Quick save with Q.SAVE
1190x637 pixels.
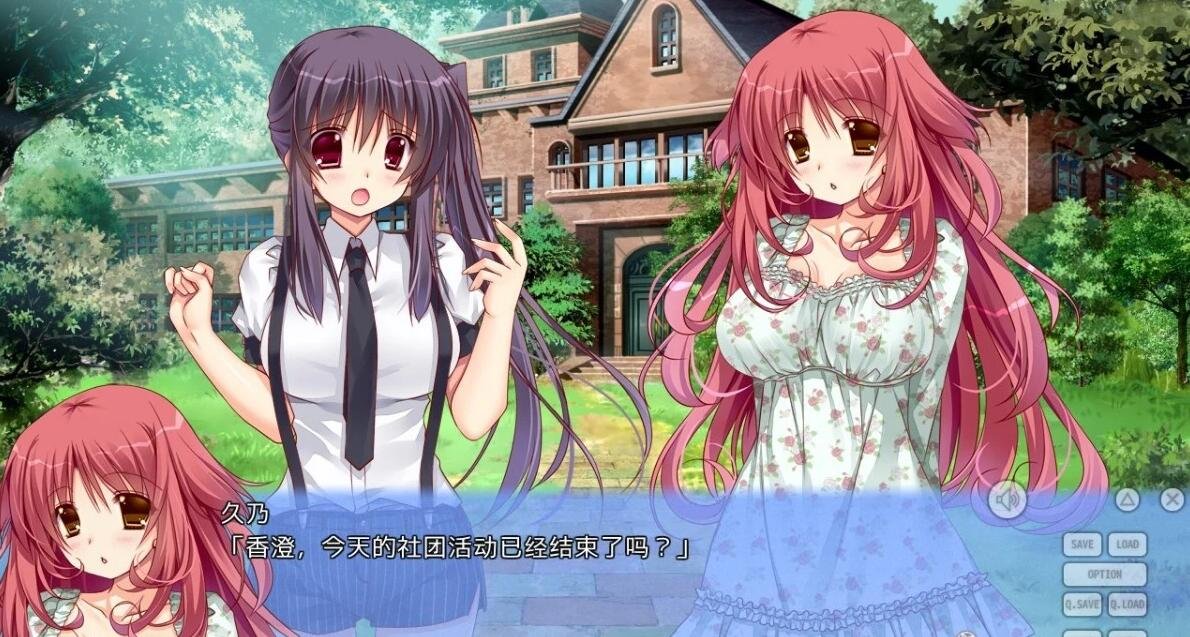[x=1082, y=604]
